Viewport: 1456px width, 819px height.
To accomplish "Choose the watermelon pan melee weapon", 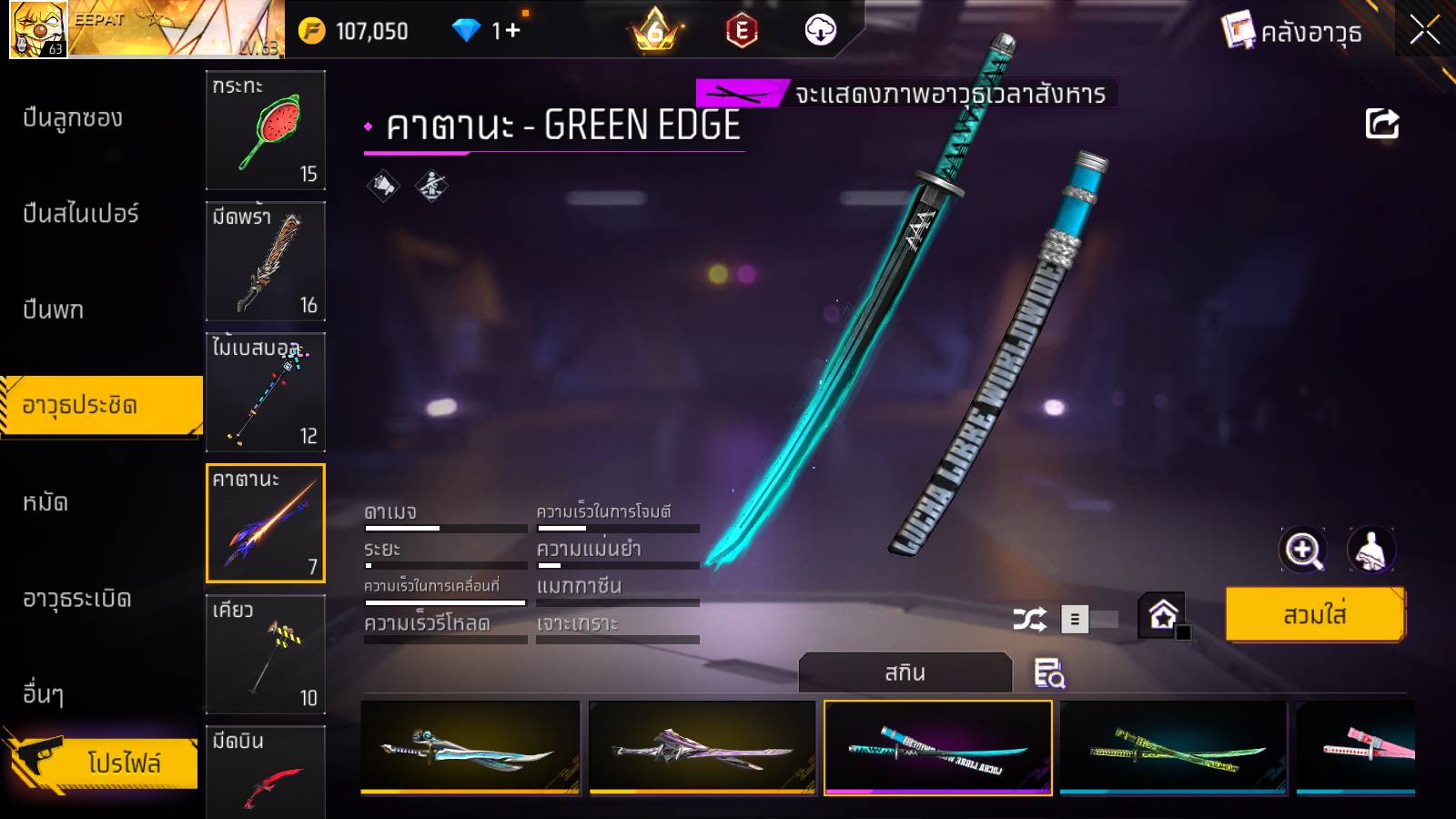I will pos(266,130).
